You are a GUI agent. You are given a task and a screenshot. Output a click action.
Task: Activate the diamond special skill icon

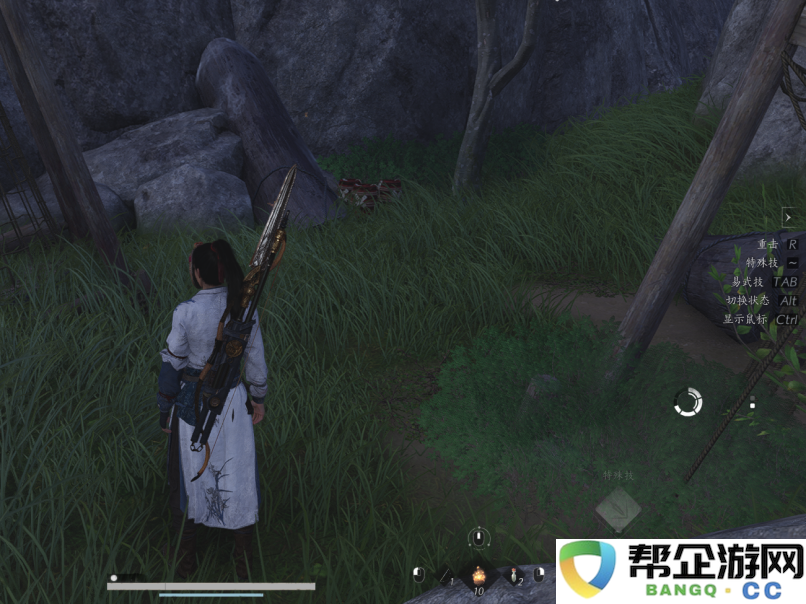pos(618,509)
